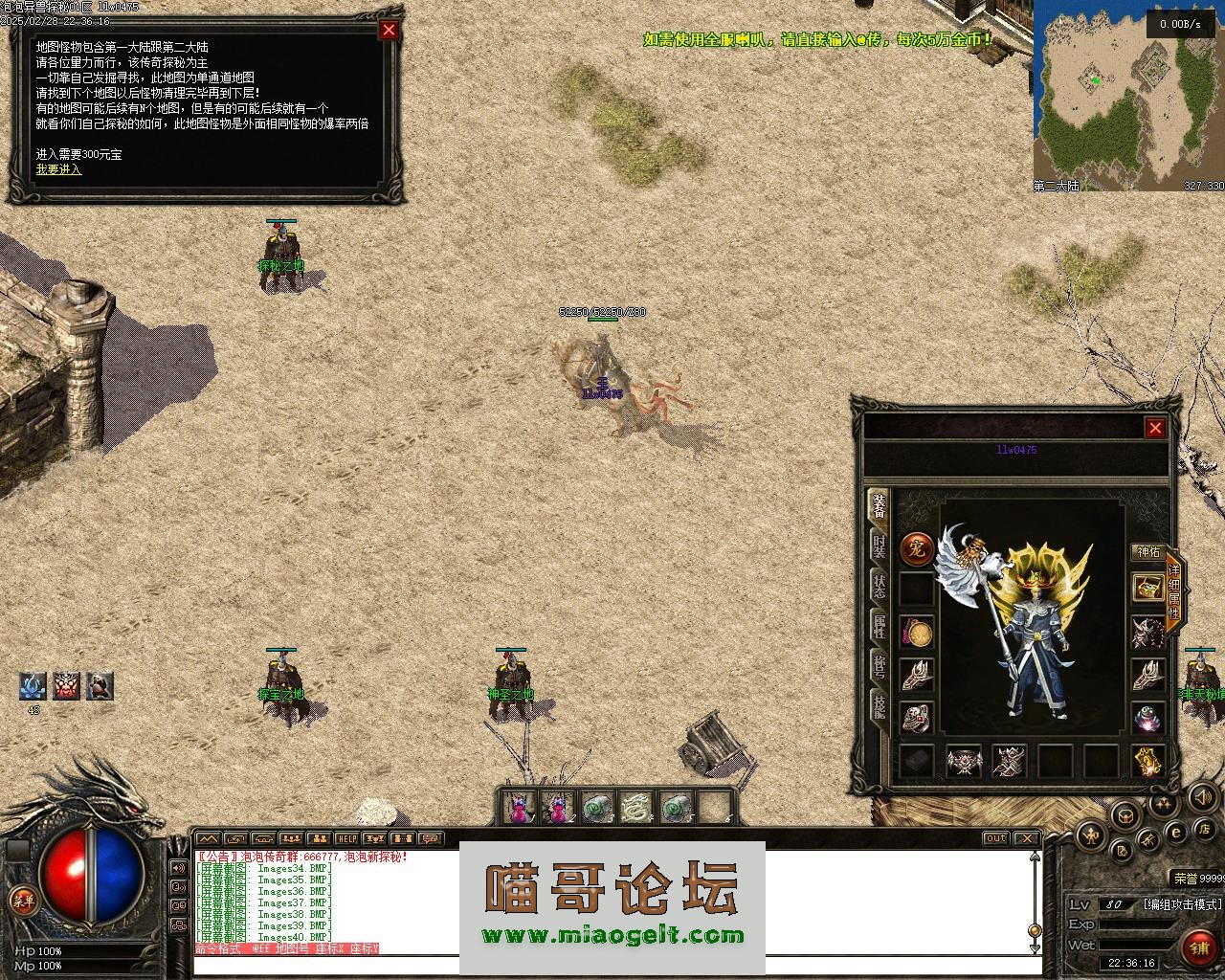Open the HELP button on chat toolbar

pos(345,839)
